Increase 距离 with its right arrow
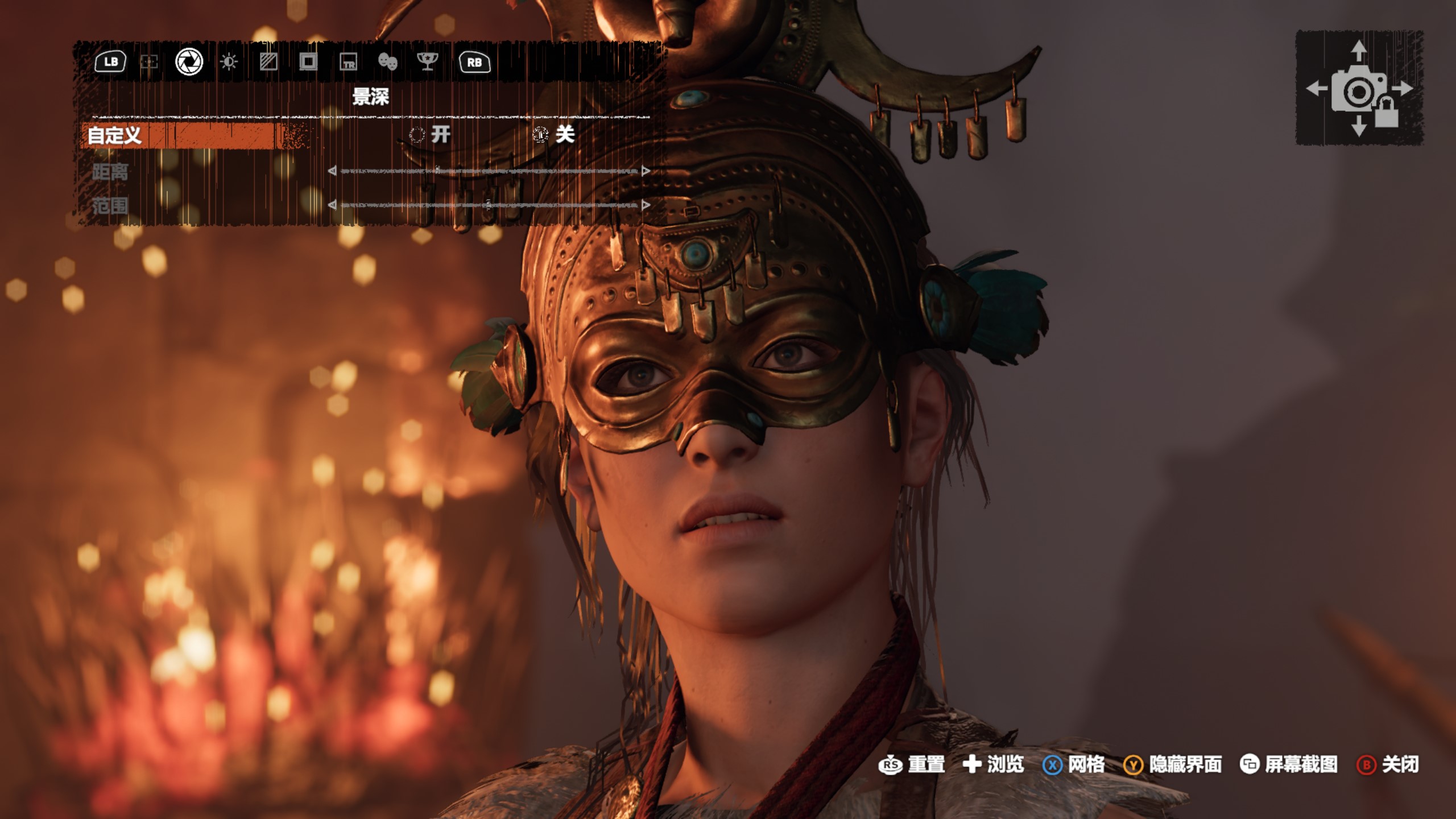The width and height of the screenshot is (1456, 819). point(646,171)
